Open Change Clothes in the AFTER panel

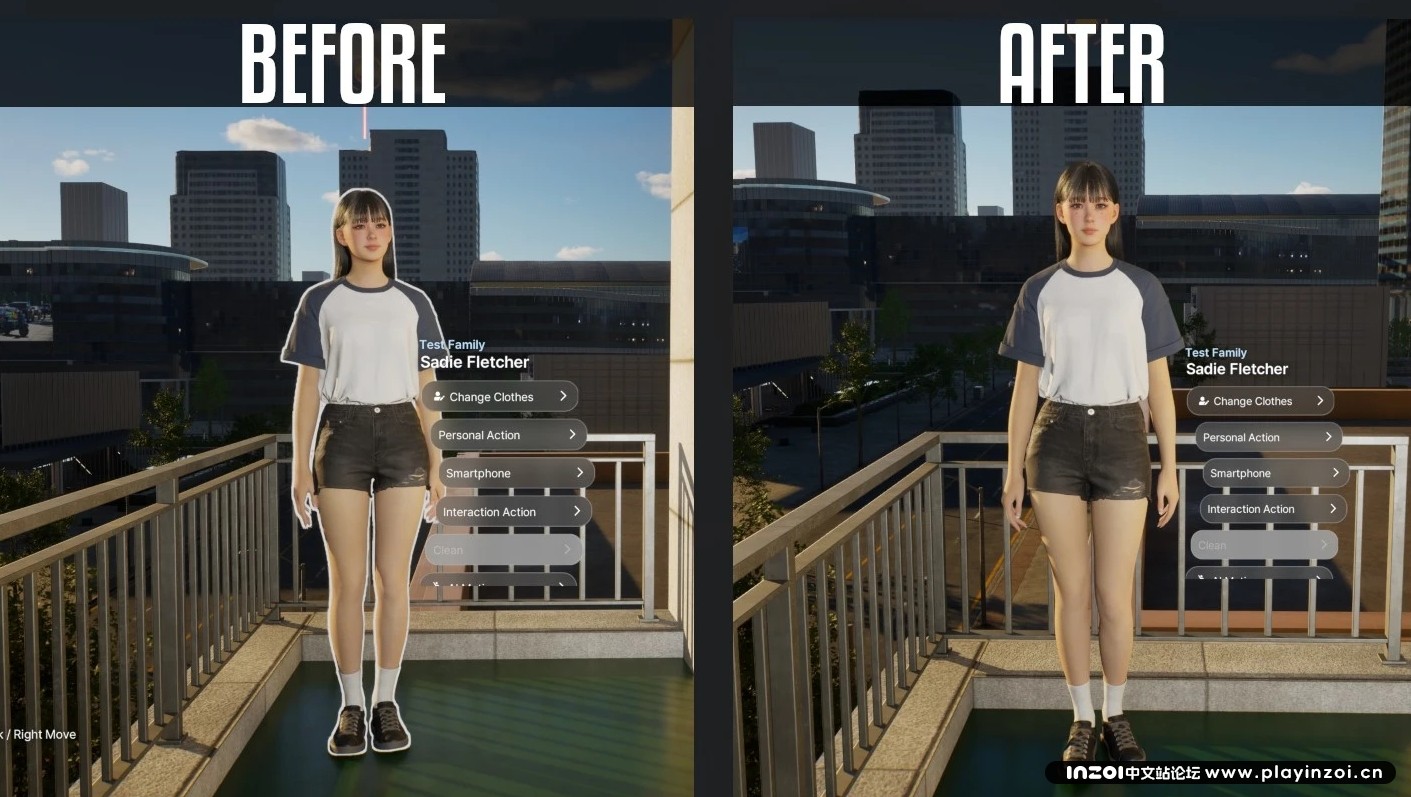[x=1260, y=401]
